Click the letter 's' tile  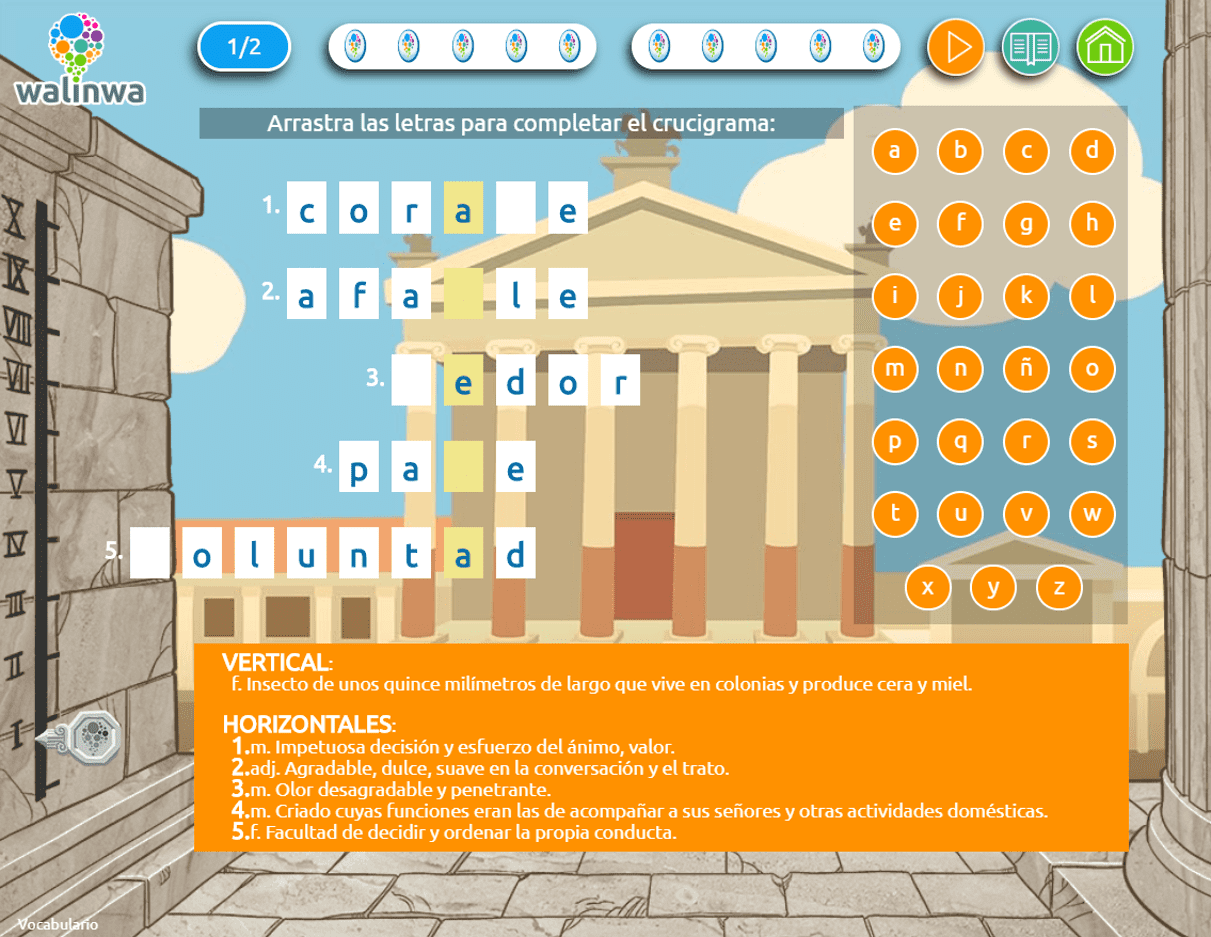(1092, 441)
